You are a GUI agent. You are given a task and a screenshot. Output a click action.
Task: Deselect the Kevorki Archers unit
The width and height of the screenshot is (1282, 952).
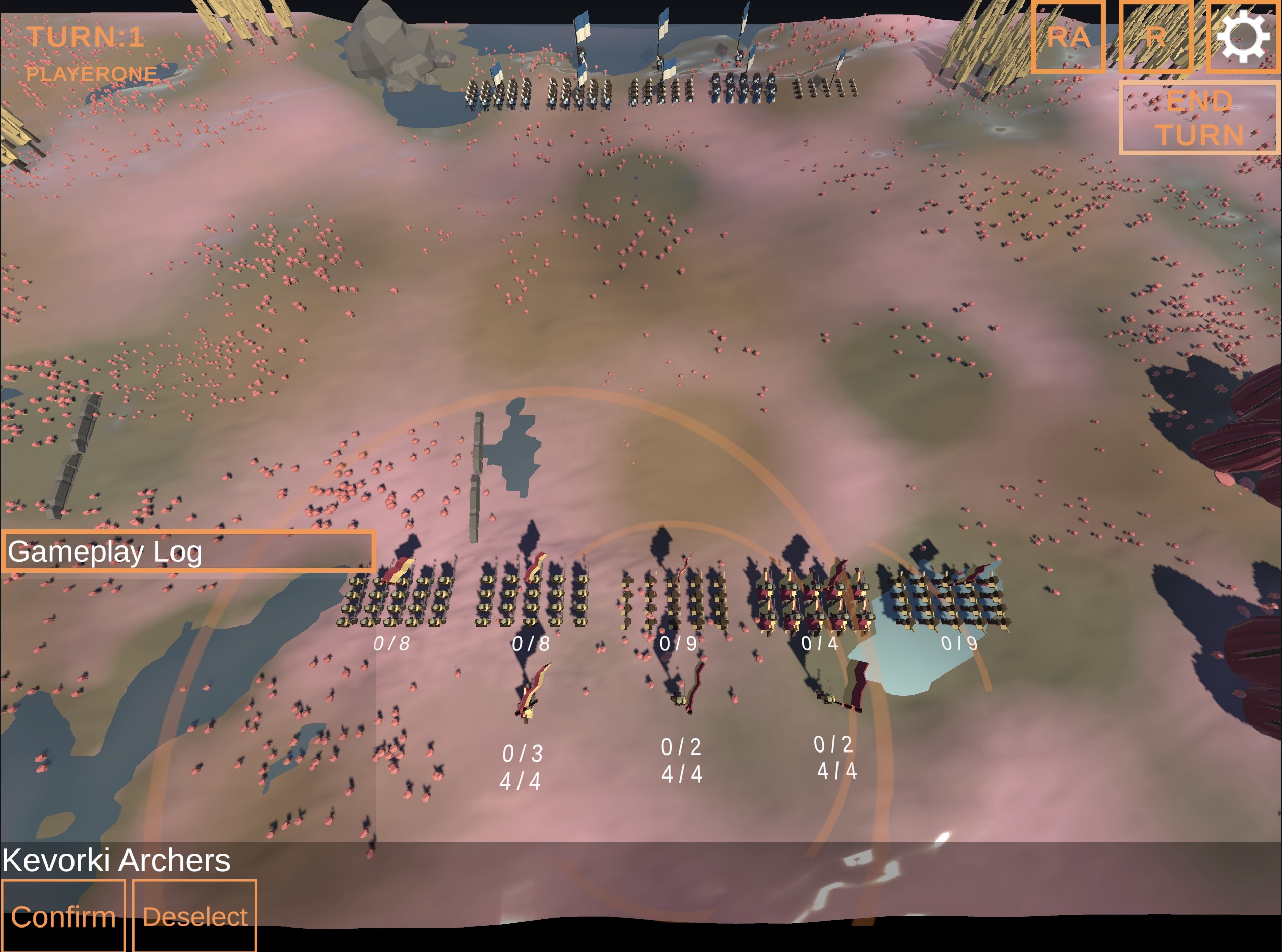coord(195,916)
